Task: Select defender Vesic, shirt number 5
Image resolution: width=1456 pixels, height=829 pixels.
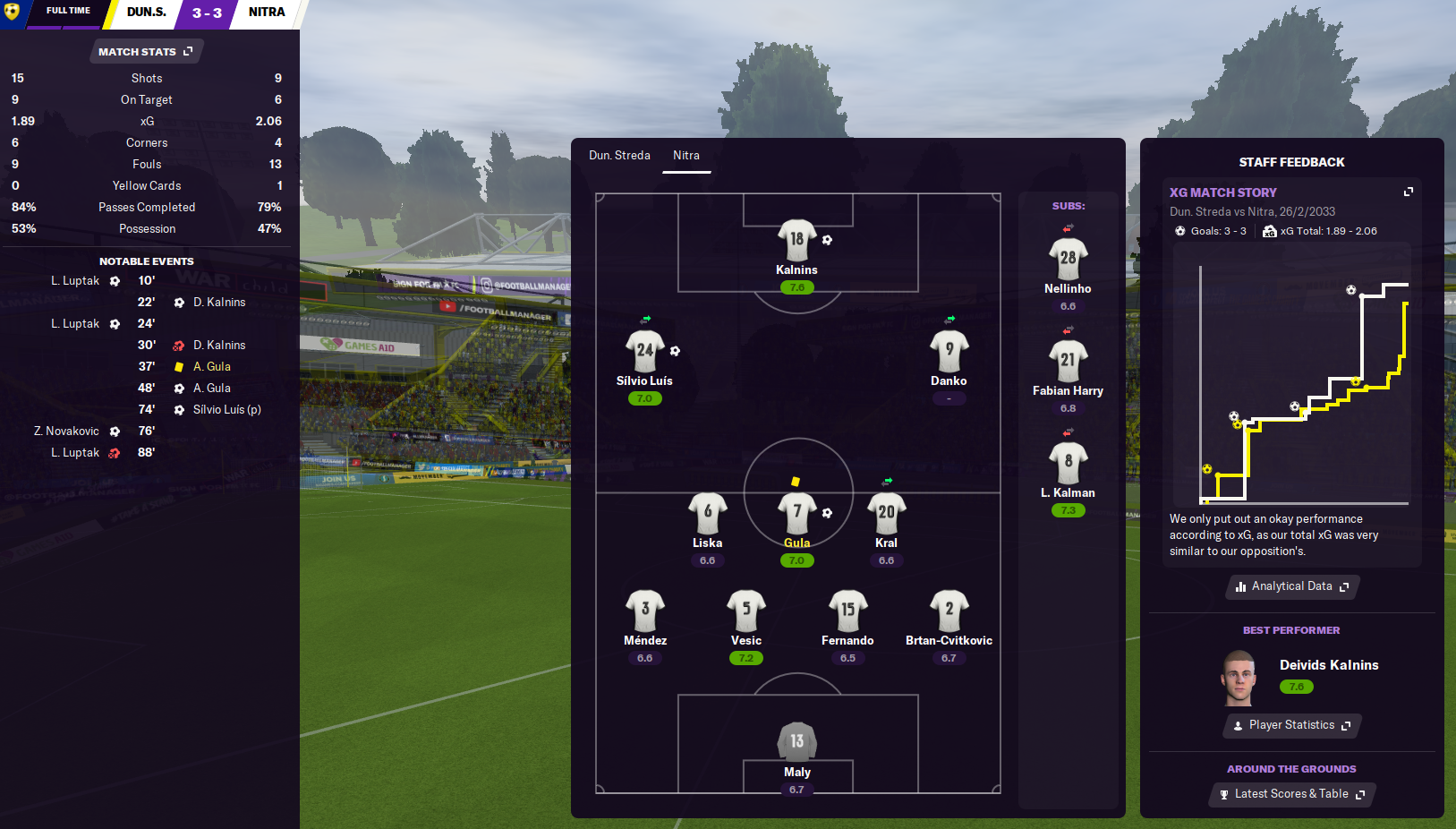Action: [x=746, y=611]
